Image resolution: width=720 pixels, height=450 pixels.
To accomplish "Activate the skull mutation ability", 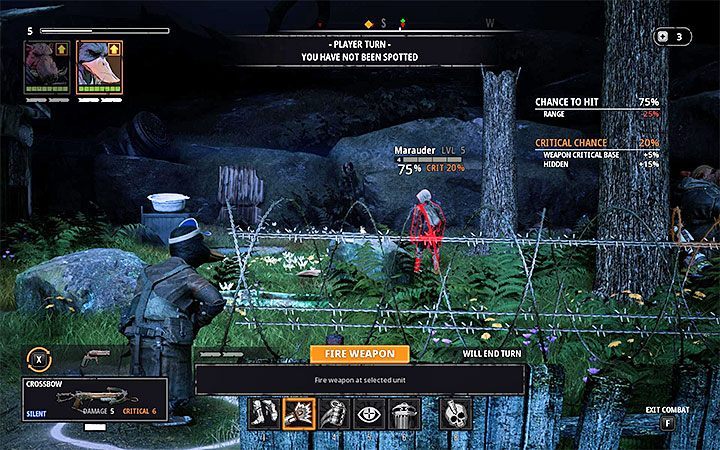I will pos(455,411).
